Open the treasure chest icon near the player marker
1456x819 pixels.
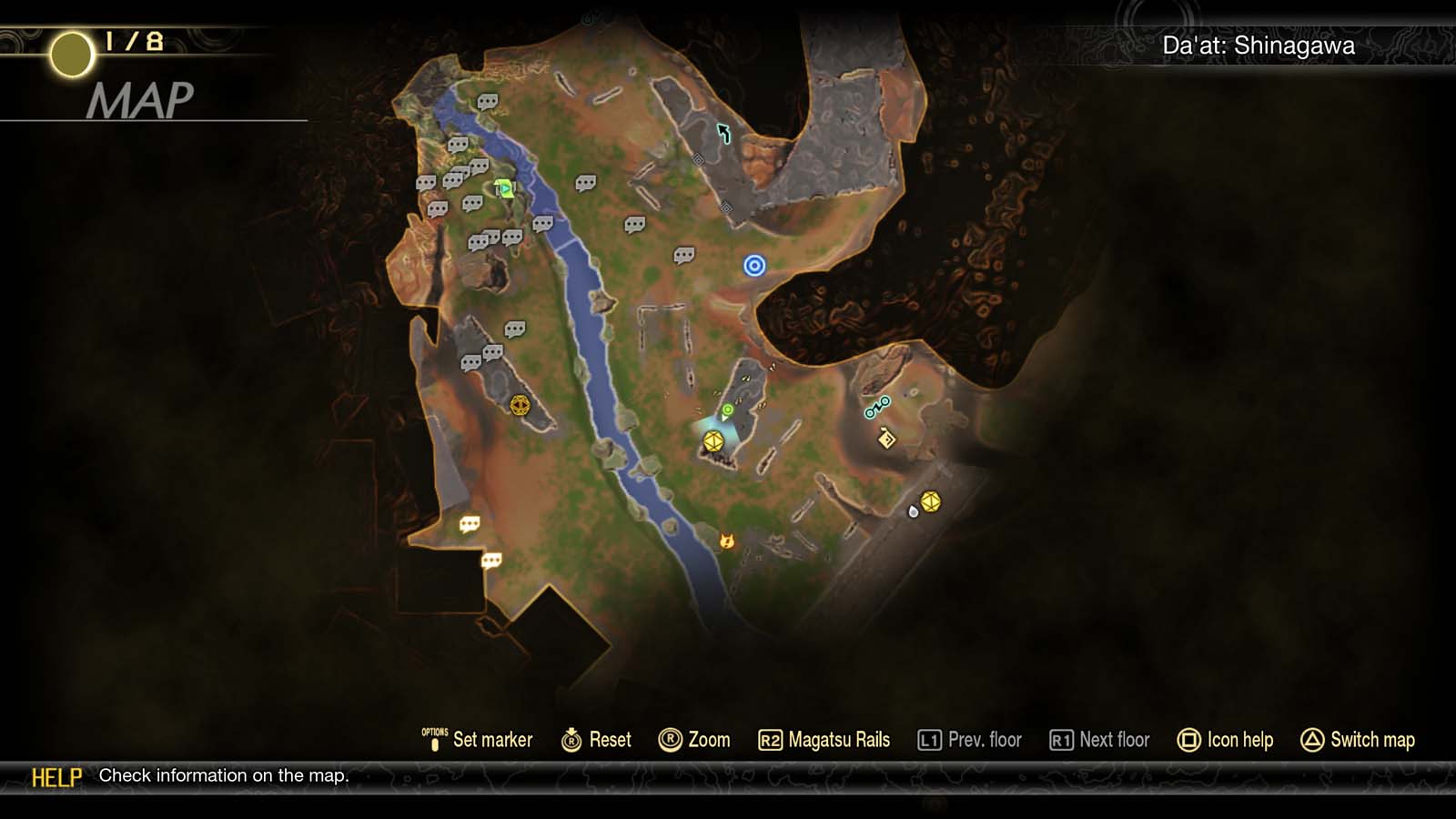pos(713,442)
